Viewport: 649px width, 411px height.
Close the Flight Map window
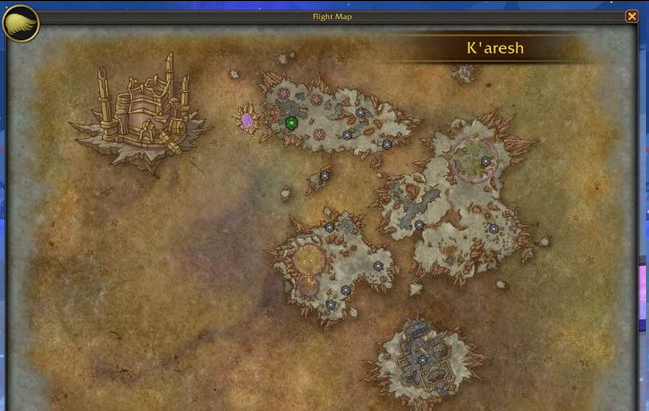[632, 16]
